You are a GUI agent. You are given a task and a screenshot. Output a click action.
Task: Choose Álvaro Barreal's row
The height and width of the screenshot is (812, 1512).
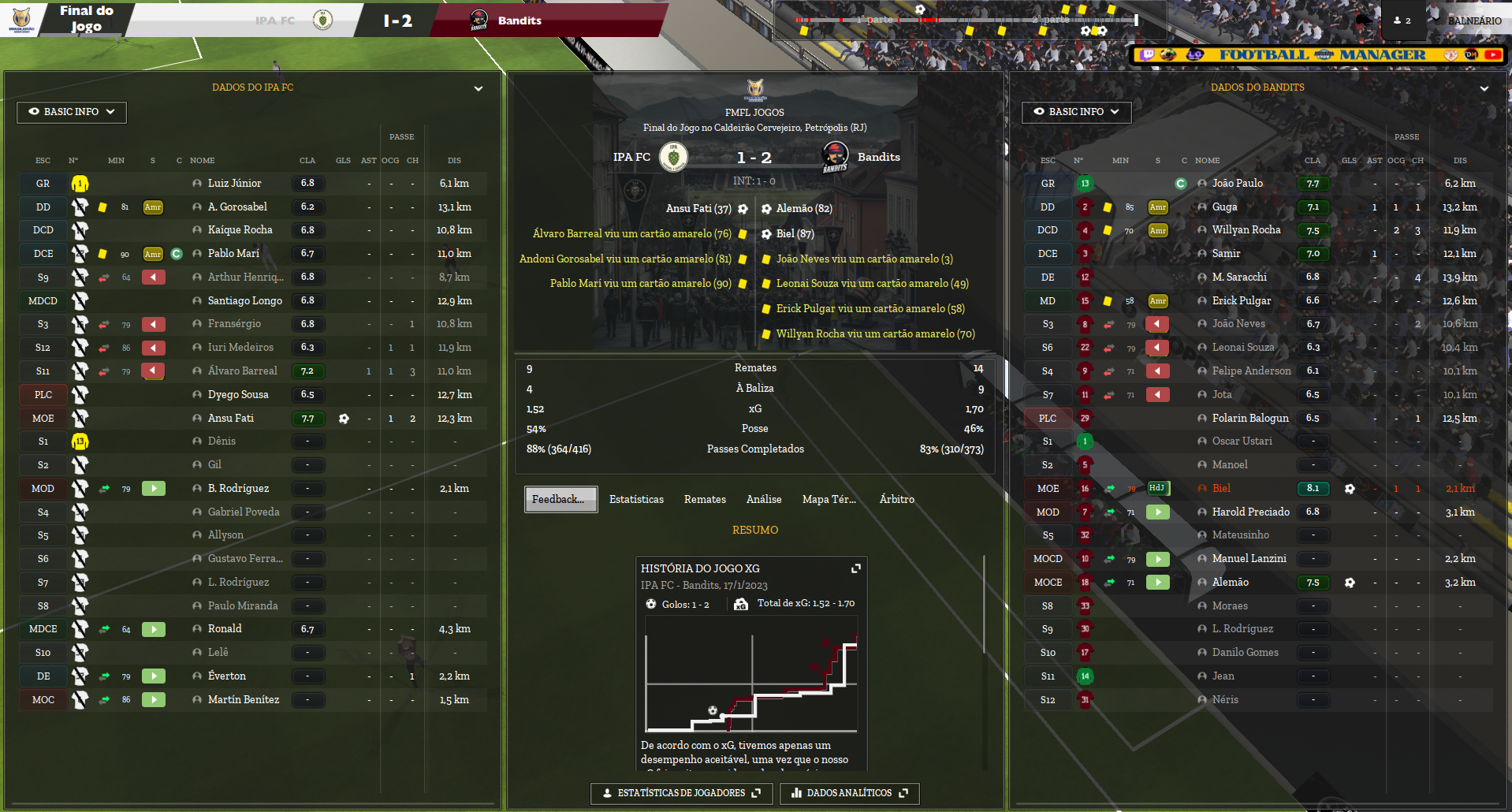242,371
